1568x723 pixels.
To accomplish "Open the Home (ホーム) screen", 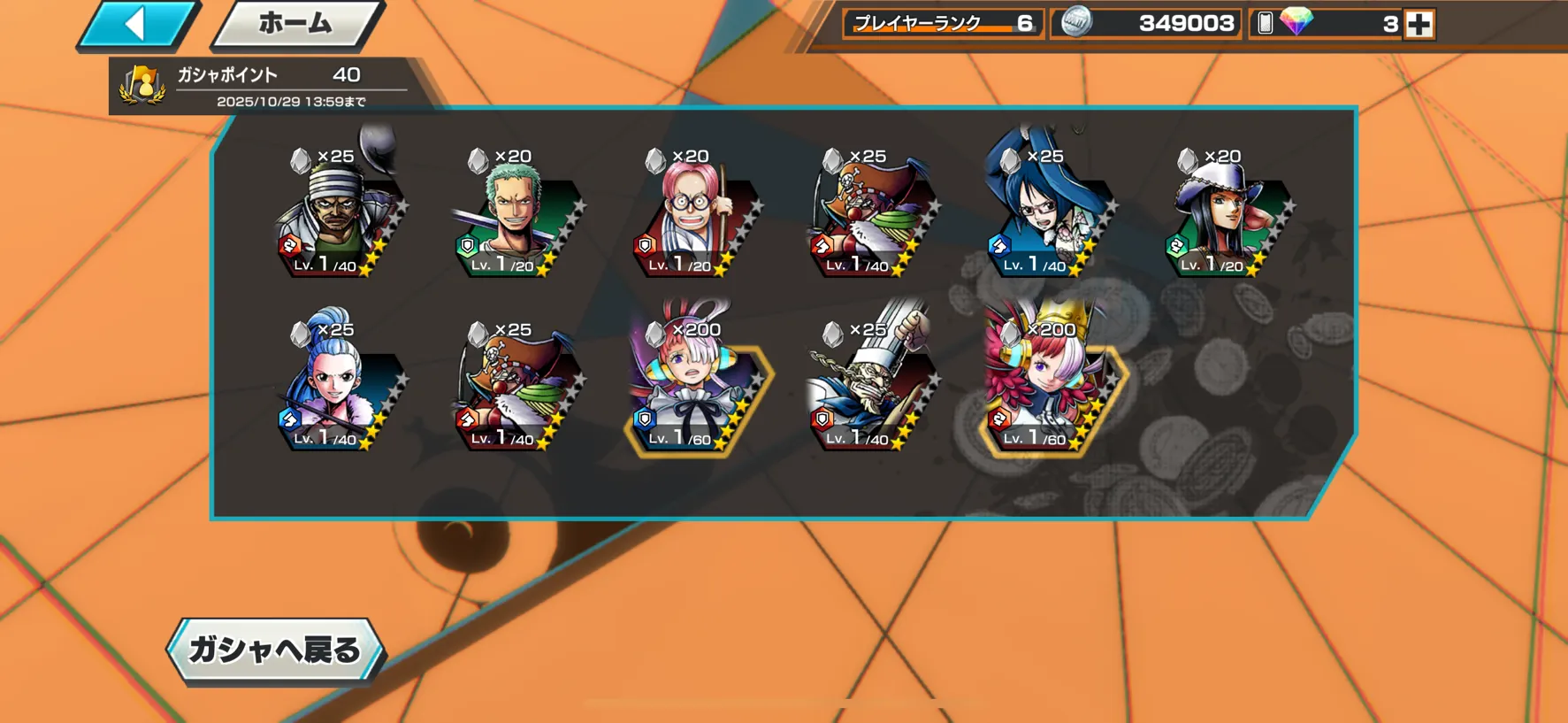I will point(296,24).
